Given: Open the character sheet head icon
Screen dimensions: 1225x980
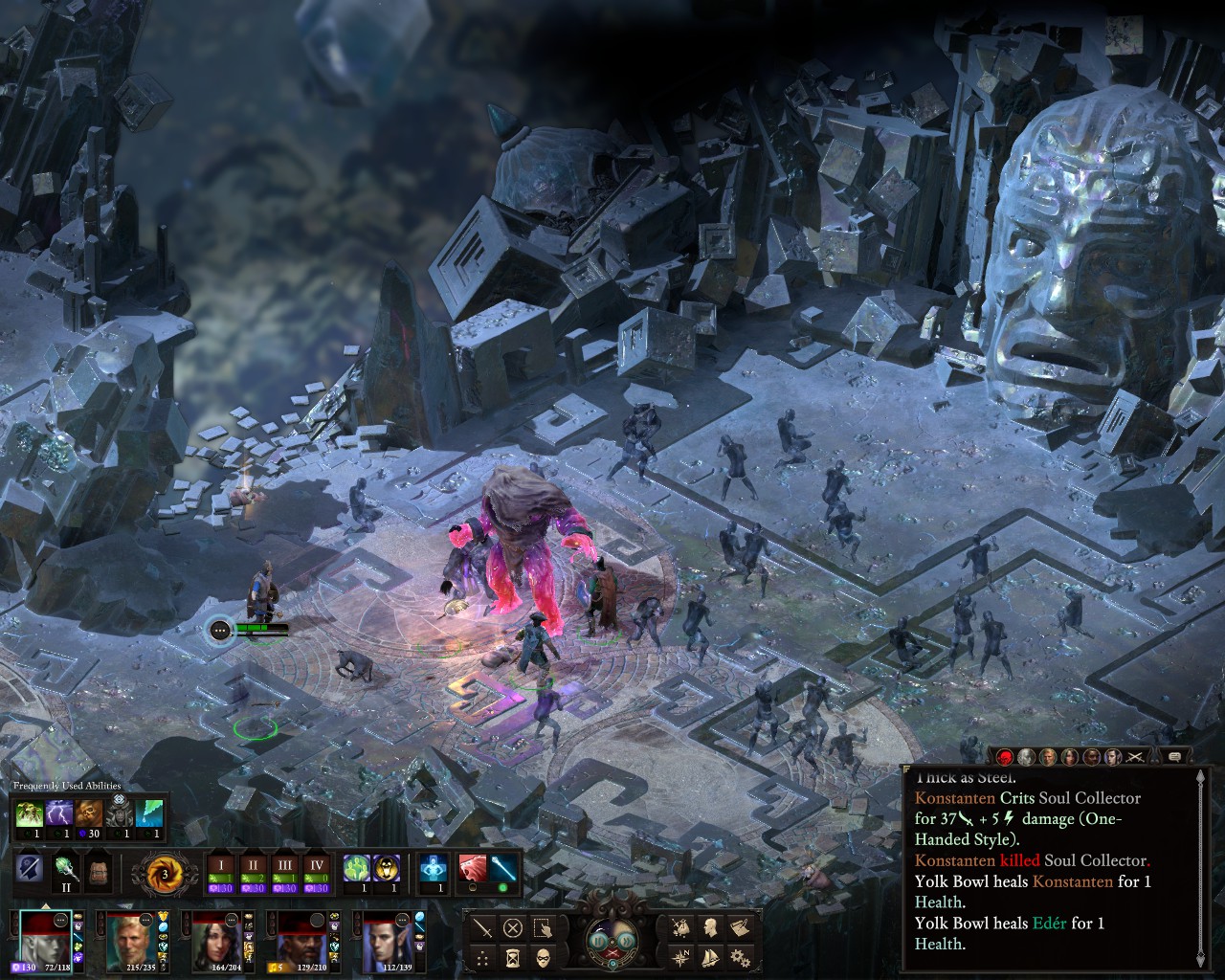Looking at the screenshot, I should point(709,926).
